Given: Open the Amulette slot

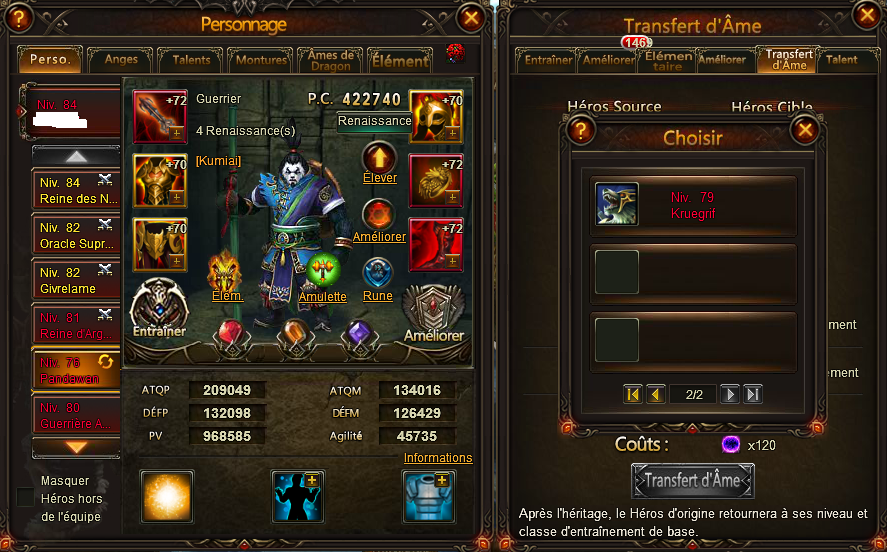Looking at the screenshot, I should tap(322, 272).
